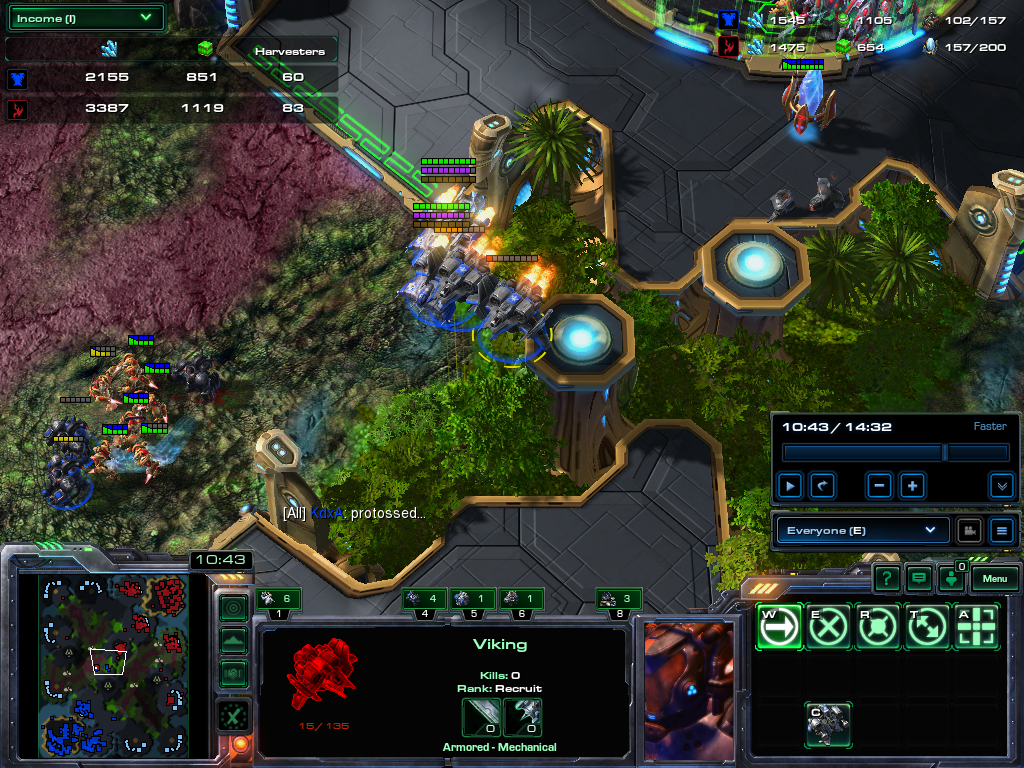This screenshot has height=768, width=1024.
Task: Choose the Patrol command
Action: 926,627
